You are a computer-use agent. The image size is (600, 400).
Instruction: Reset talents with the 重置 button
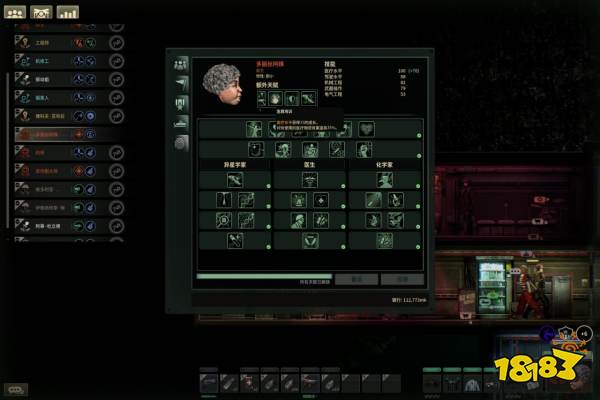pyautogui.click(x=356, y=279)
